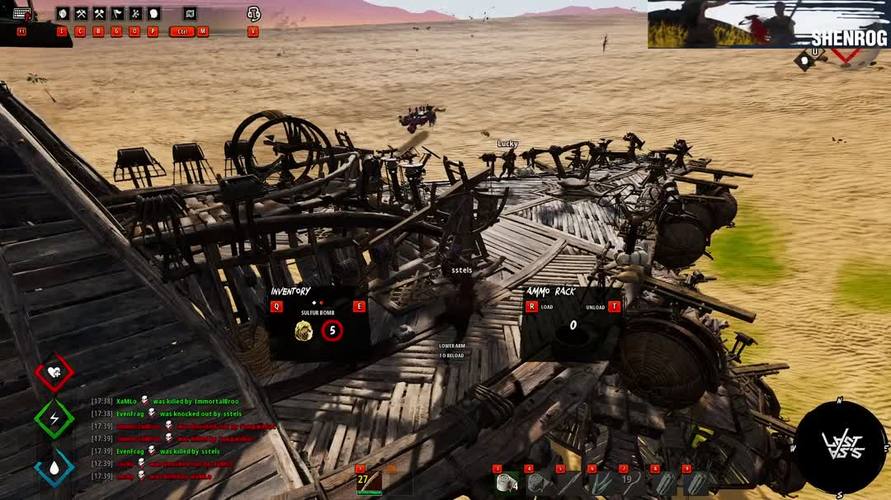Select the bandage hotbar slot
This screenshot has width=891, height=500.
[506, 484]
